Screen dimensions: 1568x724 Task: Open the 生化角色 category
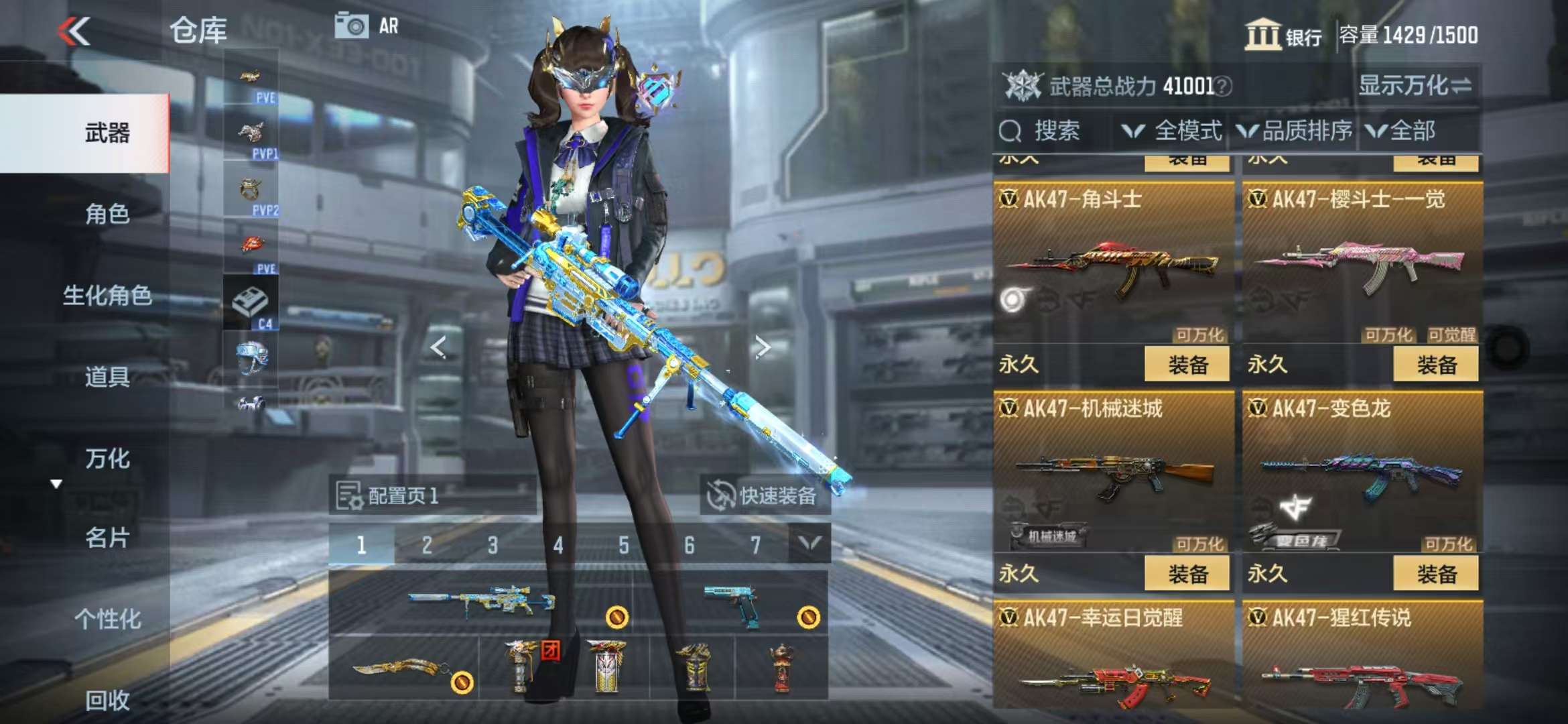[x=107, y=296]
